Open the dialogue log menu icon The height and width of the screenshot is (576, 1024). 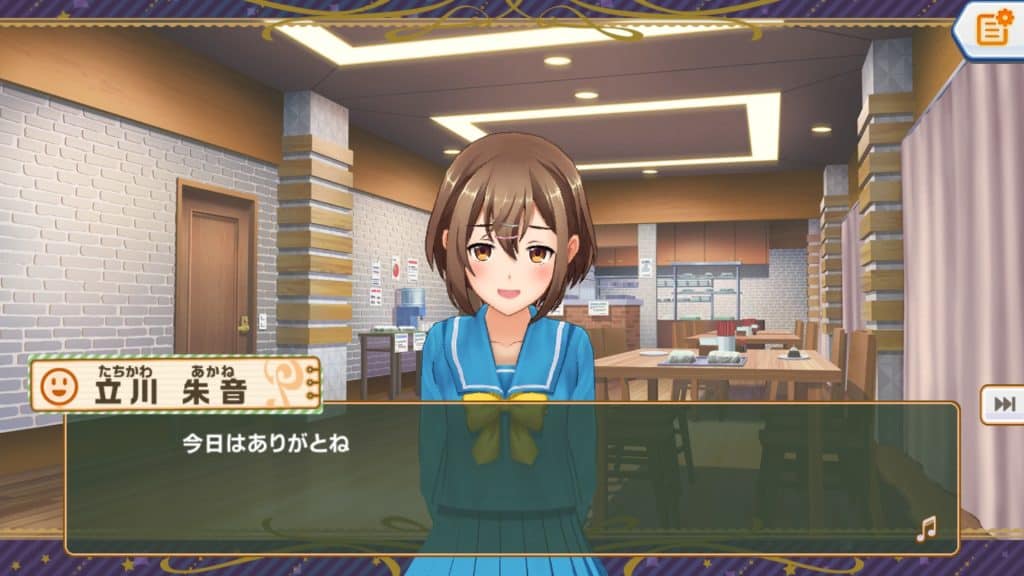pos(992,28)
